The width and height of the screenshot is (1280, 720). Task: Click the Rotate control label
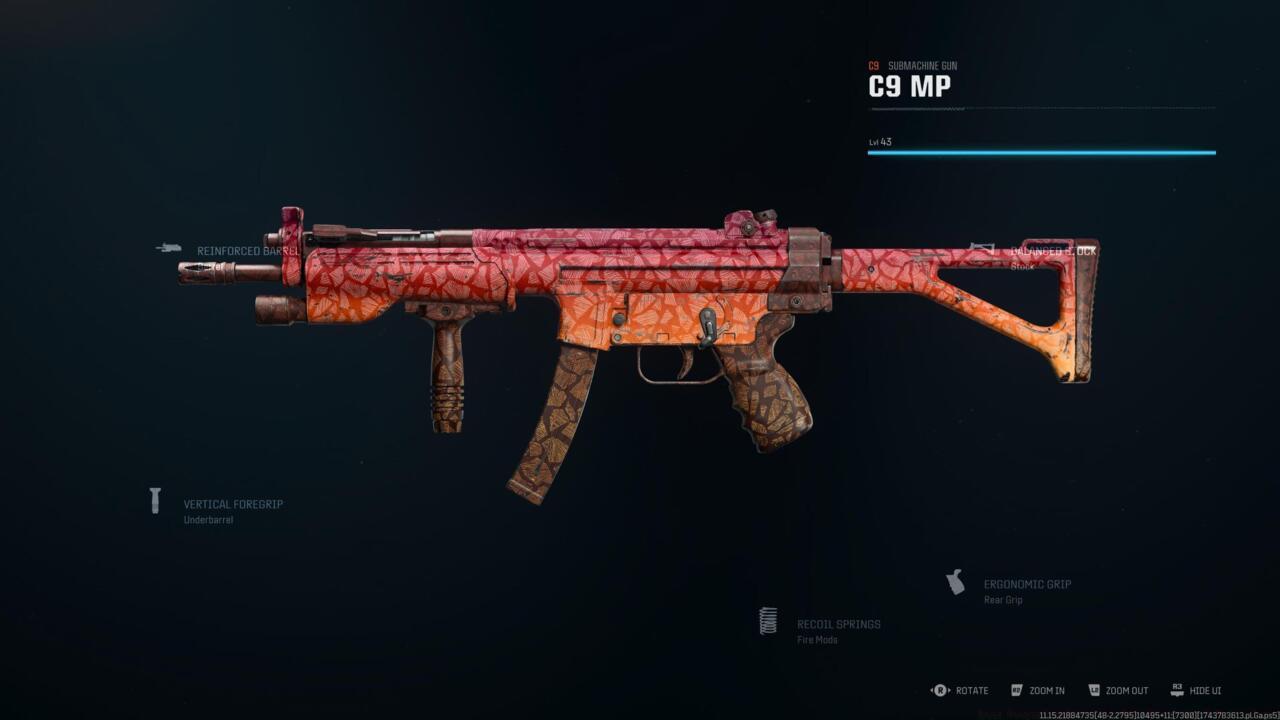971,690
